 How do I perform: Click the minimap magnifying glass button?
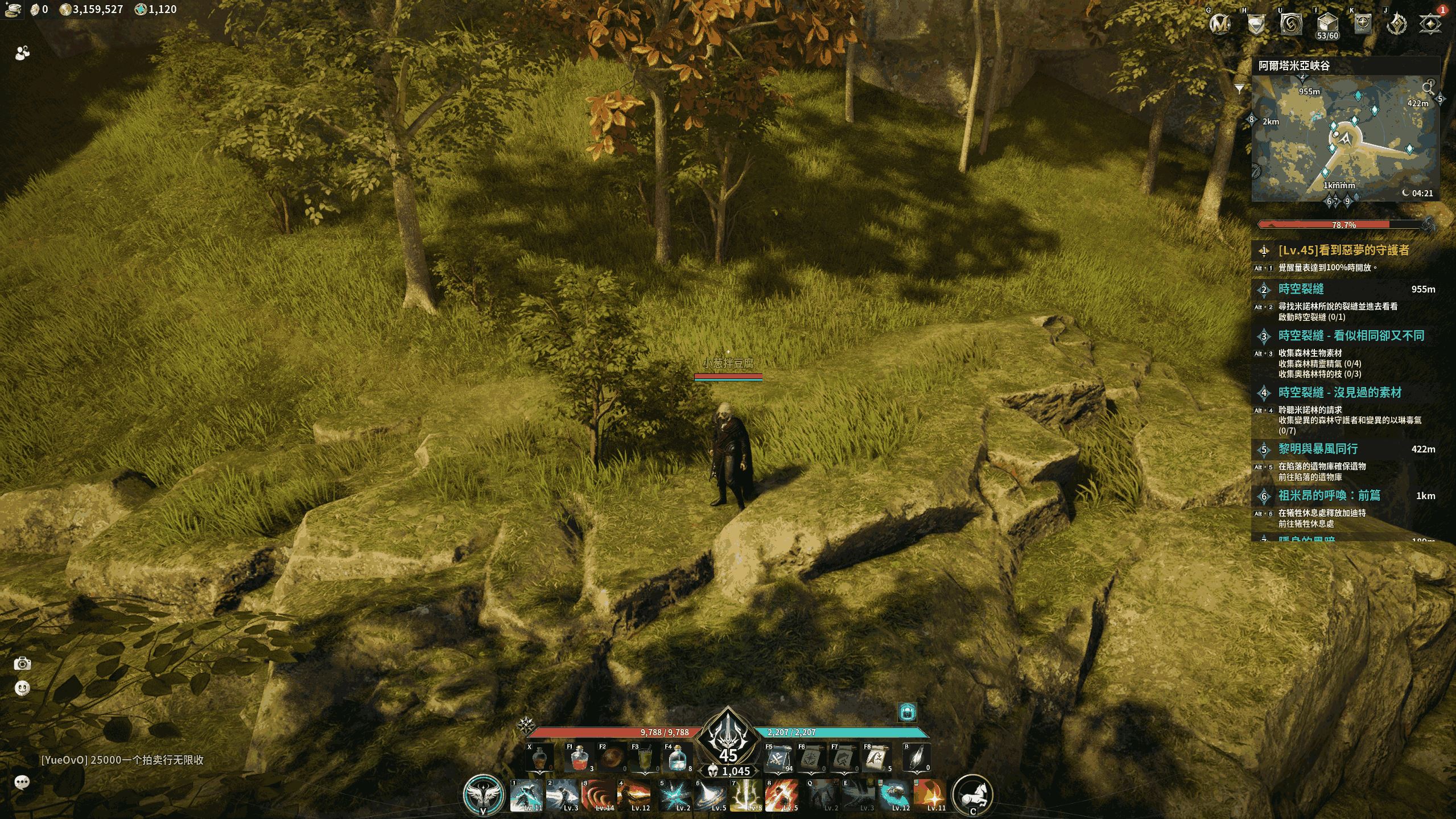(x=1428, y=88)
